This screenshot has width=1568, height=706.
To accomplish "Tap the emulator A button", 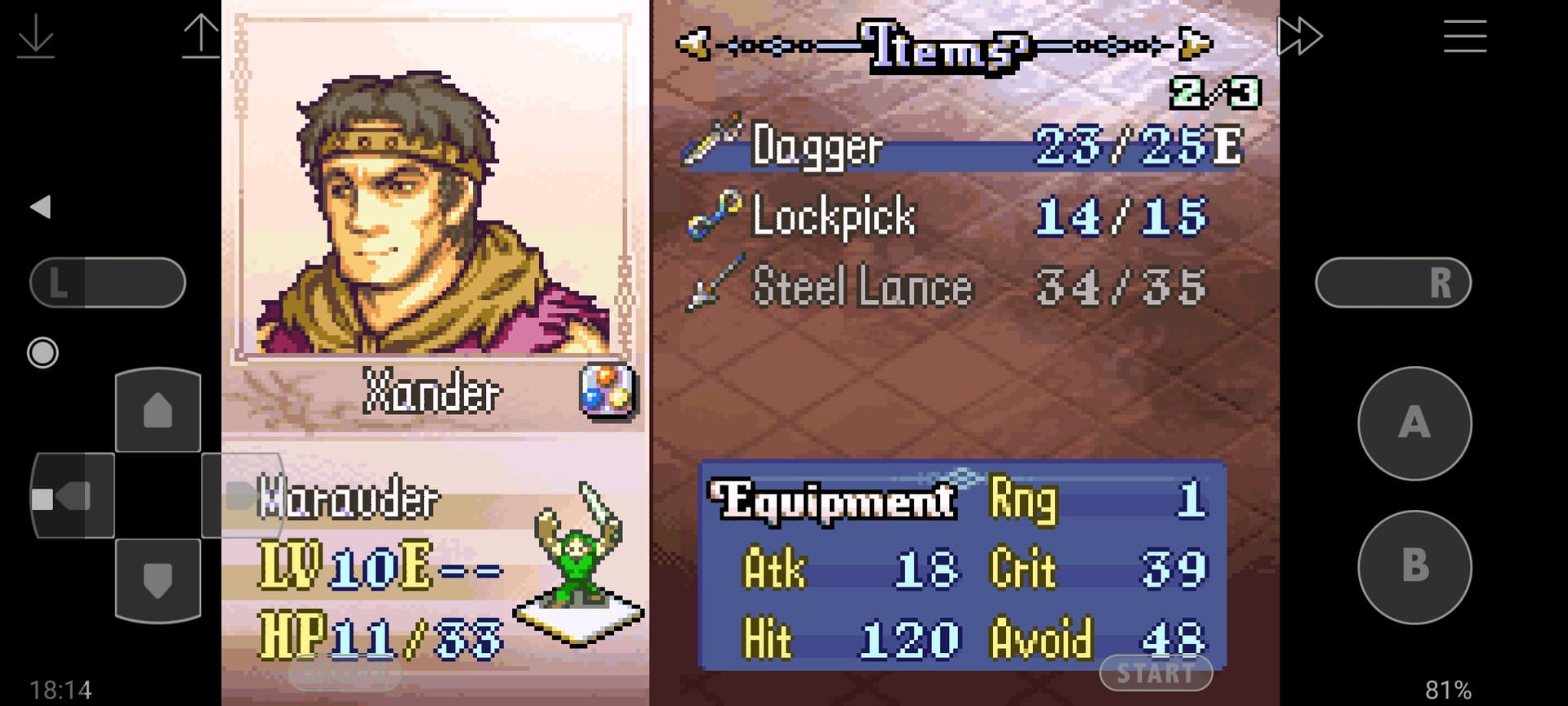I will [x=1414, y=423].
